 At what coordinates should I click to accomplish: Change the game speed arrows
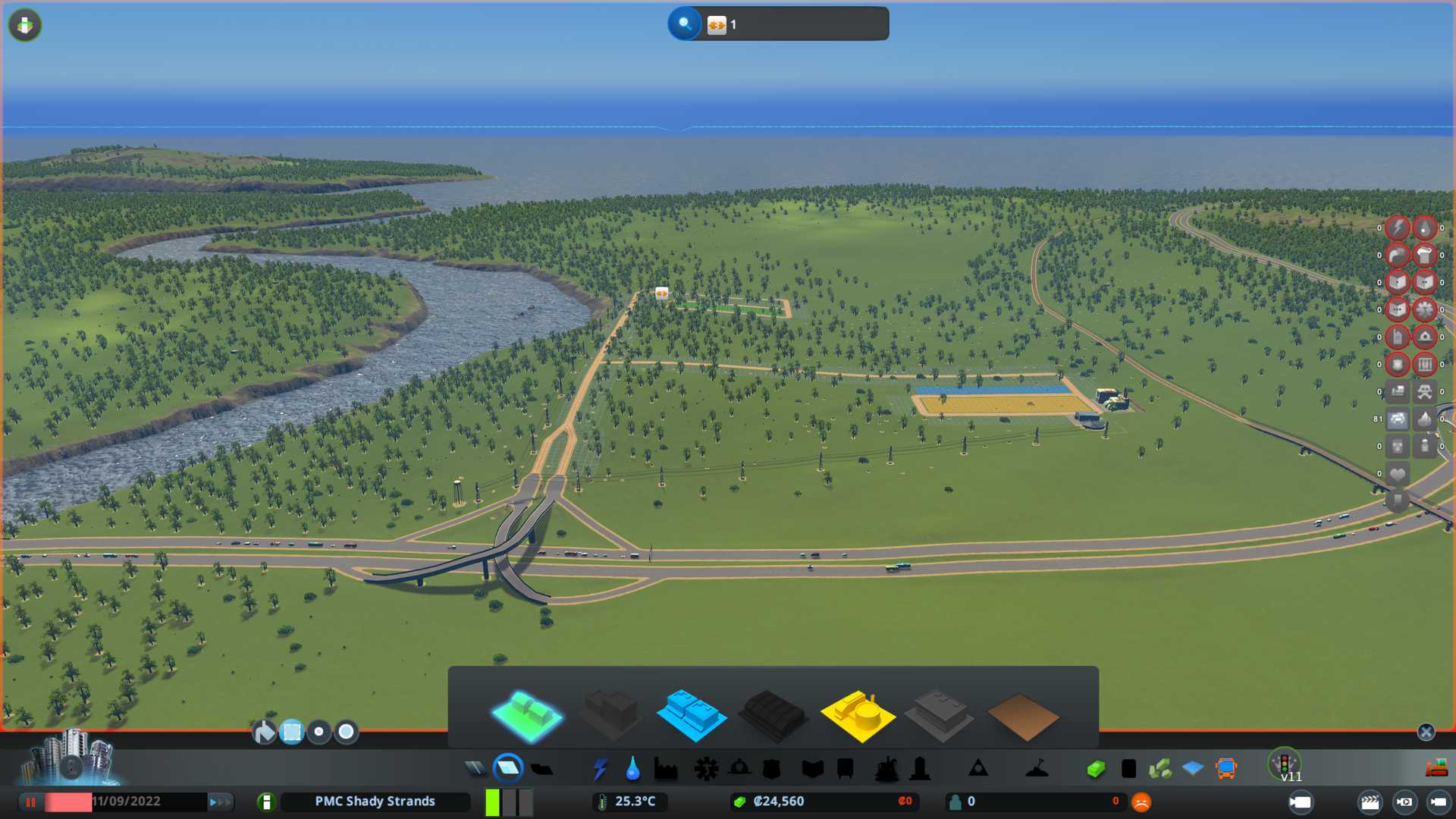220,802
